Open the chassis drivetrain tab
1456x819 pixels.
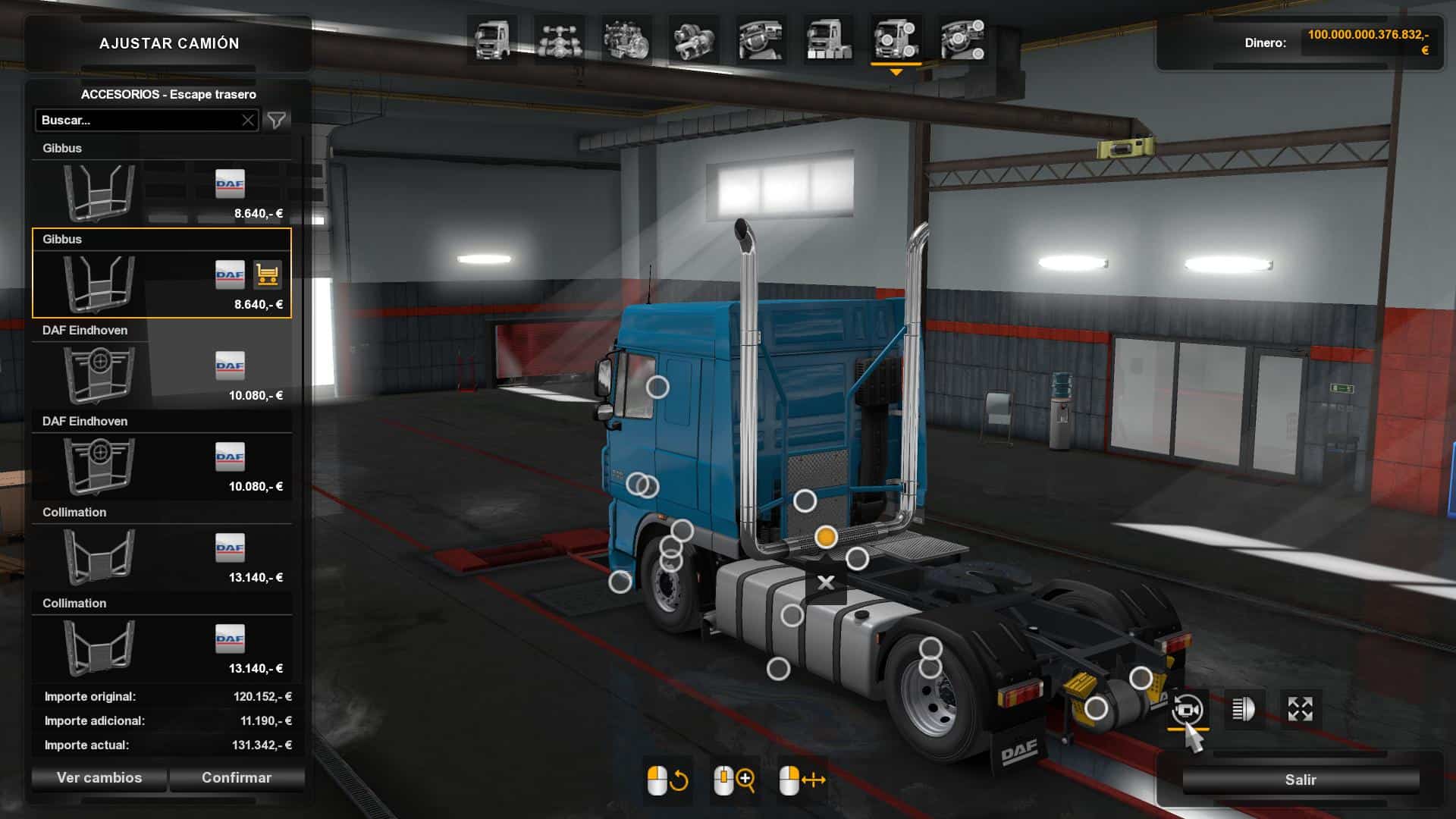click(x=559, y=39)
